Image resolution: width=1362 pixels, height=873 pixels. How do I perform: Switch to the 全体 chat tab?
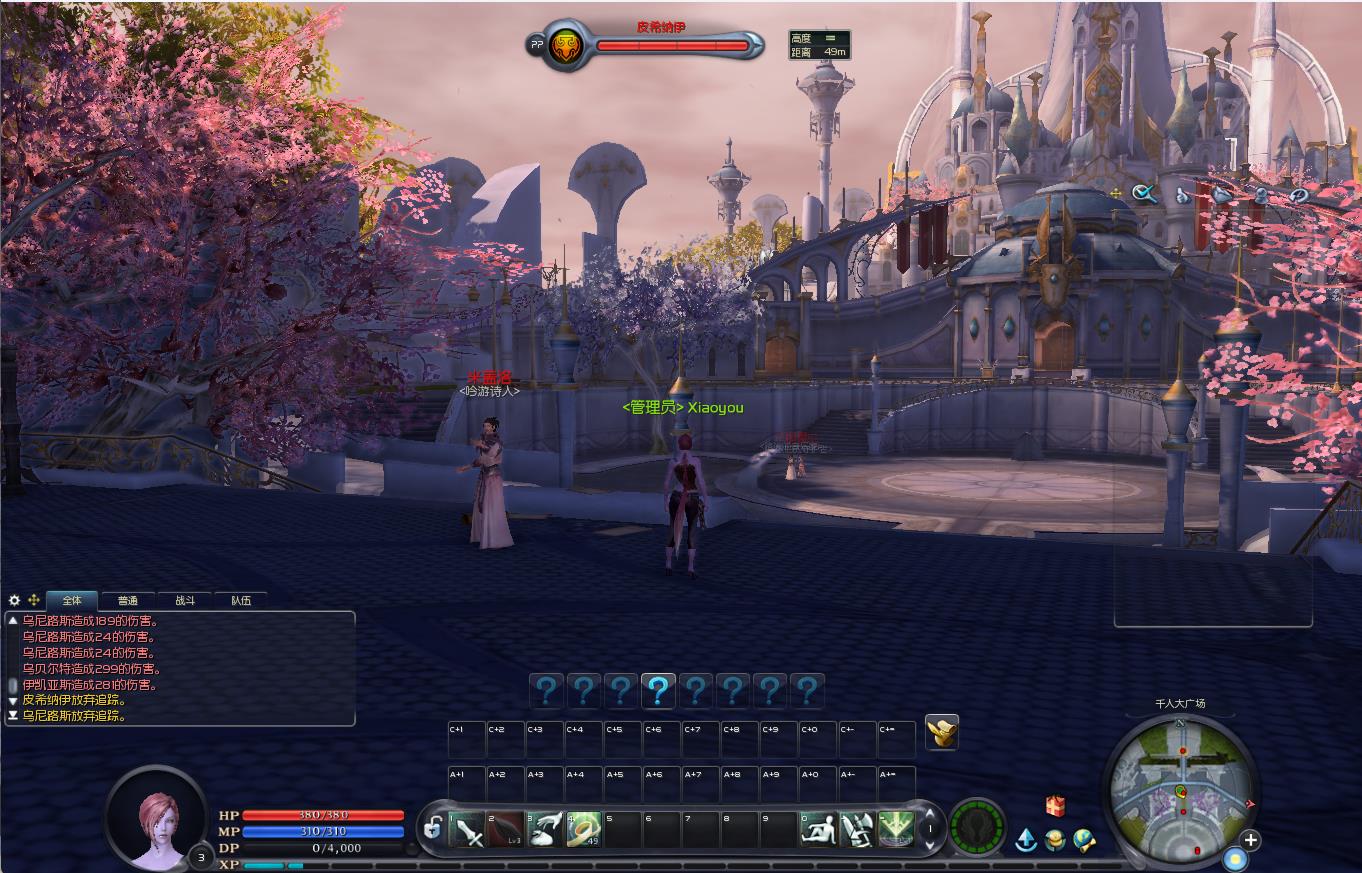tap(72, 601)
